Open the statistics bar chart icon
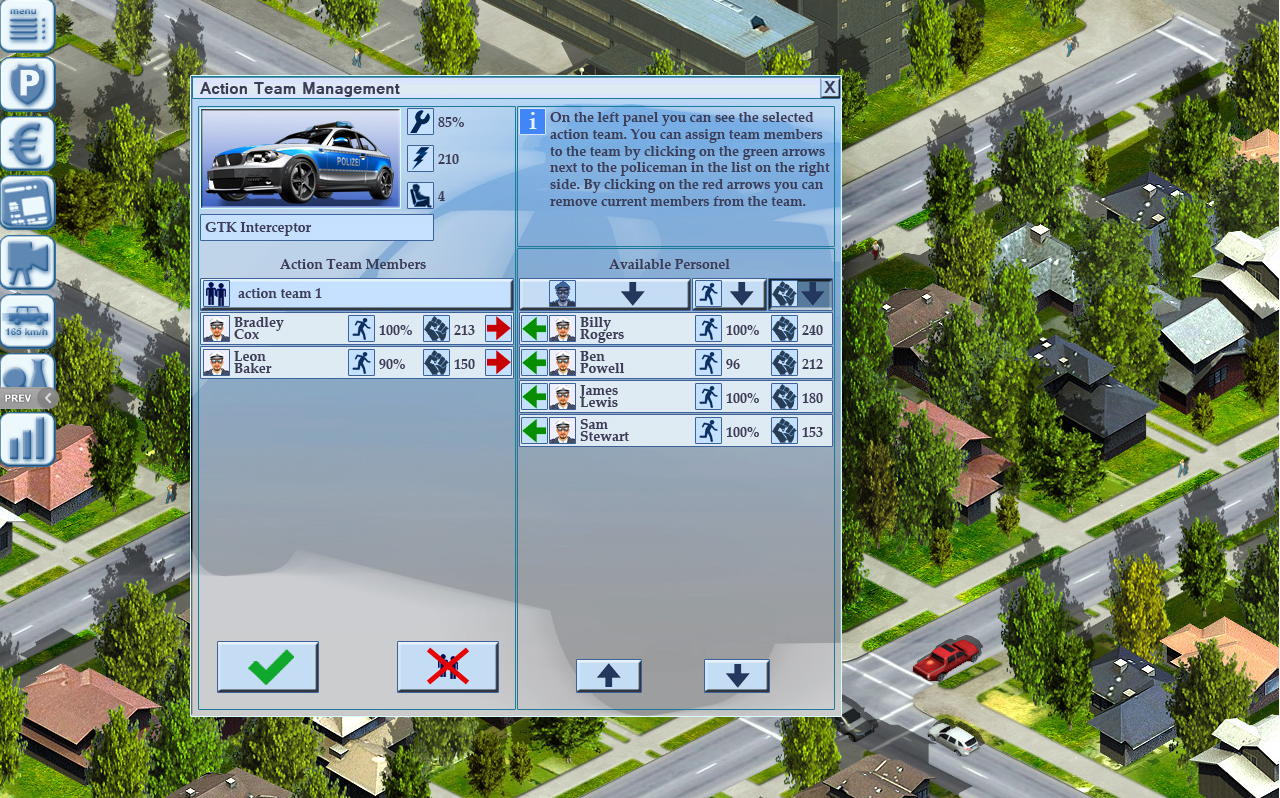Screen dimensions: 1280x798 coord(27,436)
